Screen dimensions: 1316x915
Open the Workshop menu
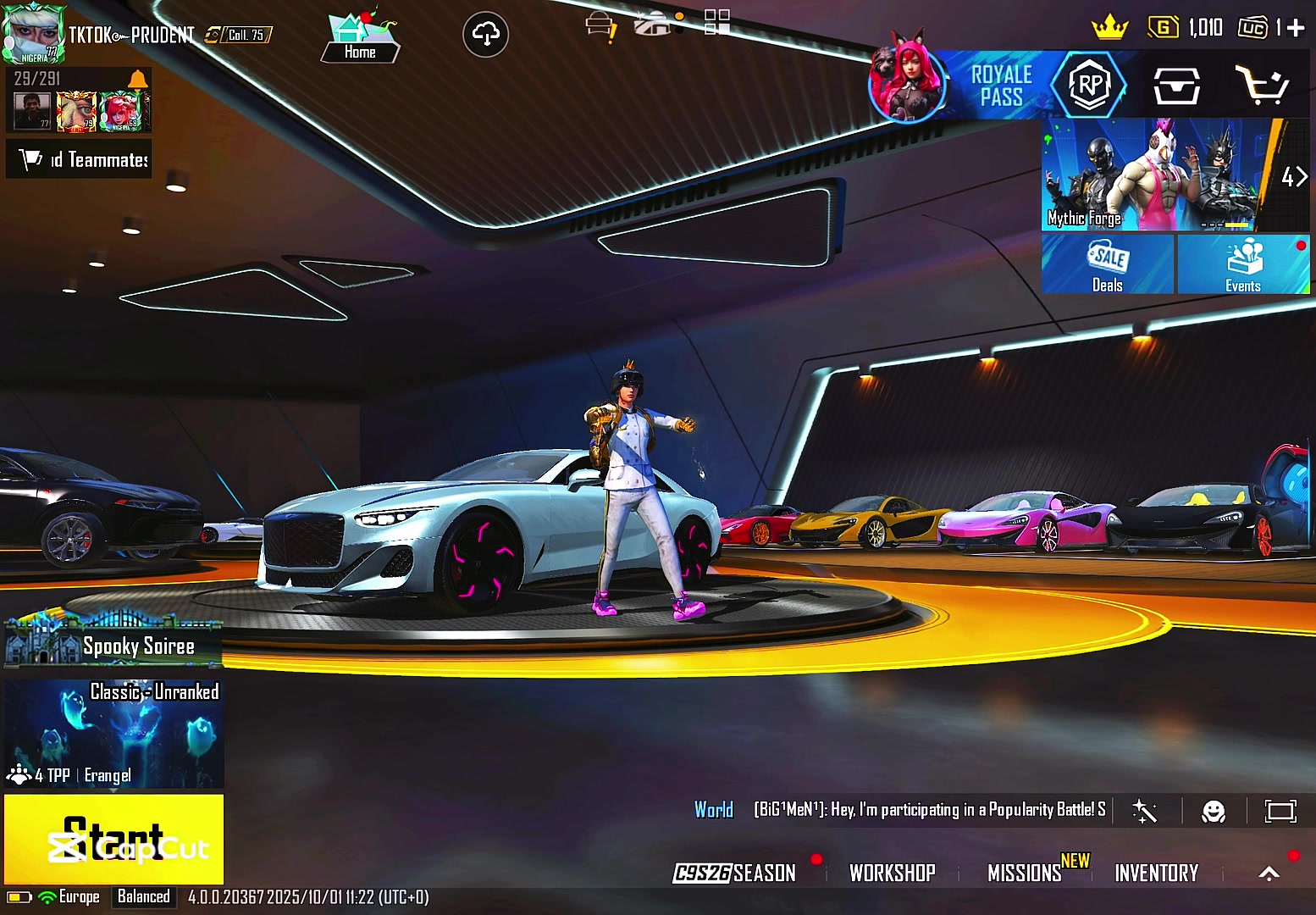(x=892, y=873)
